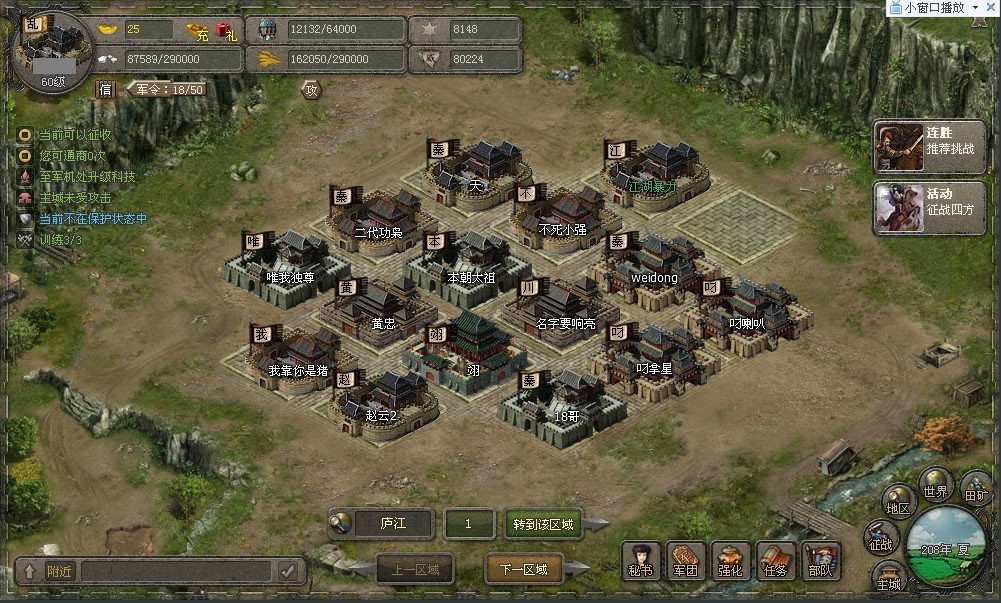Switch to the 地区 region view
Image resolution: width=1001 pixels, height=603 pixels.
pos(898,503)
